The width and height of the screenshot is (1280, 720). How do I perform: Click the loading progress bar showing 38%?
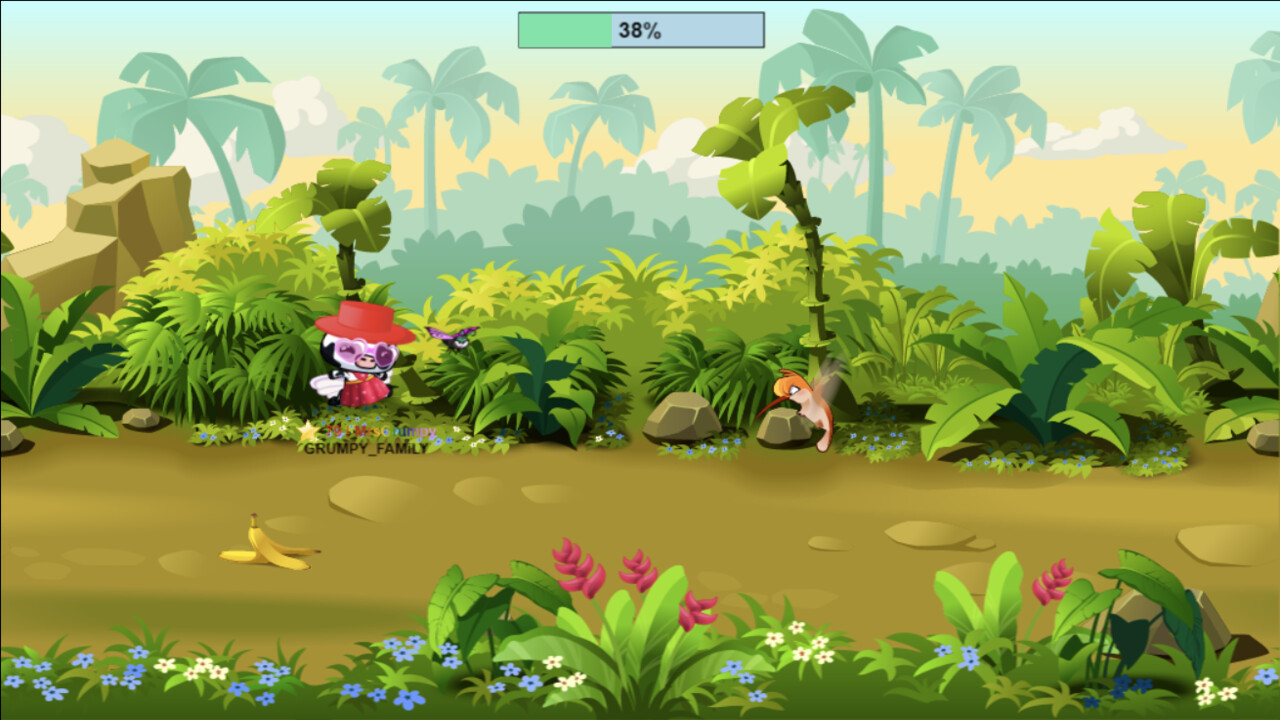tap(639, 30)
